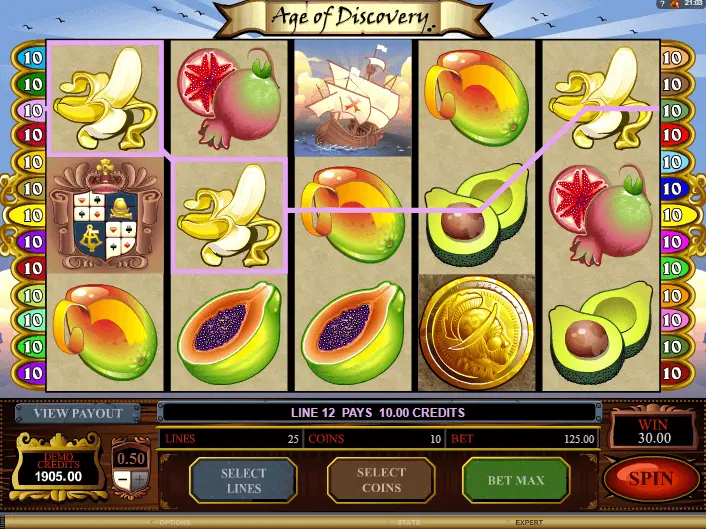The height and width of the screenshot is (529, 706).
Task: Increase coin size with the plus button
Action: click(x=138, y=479)
